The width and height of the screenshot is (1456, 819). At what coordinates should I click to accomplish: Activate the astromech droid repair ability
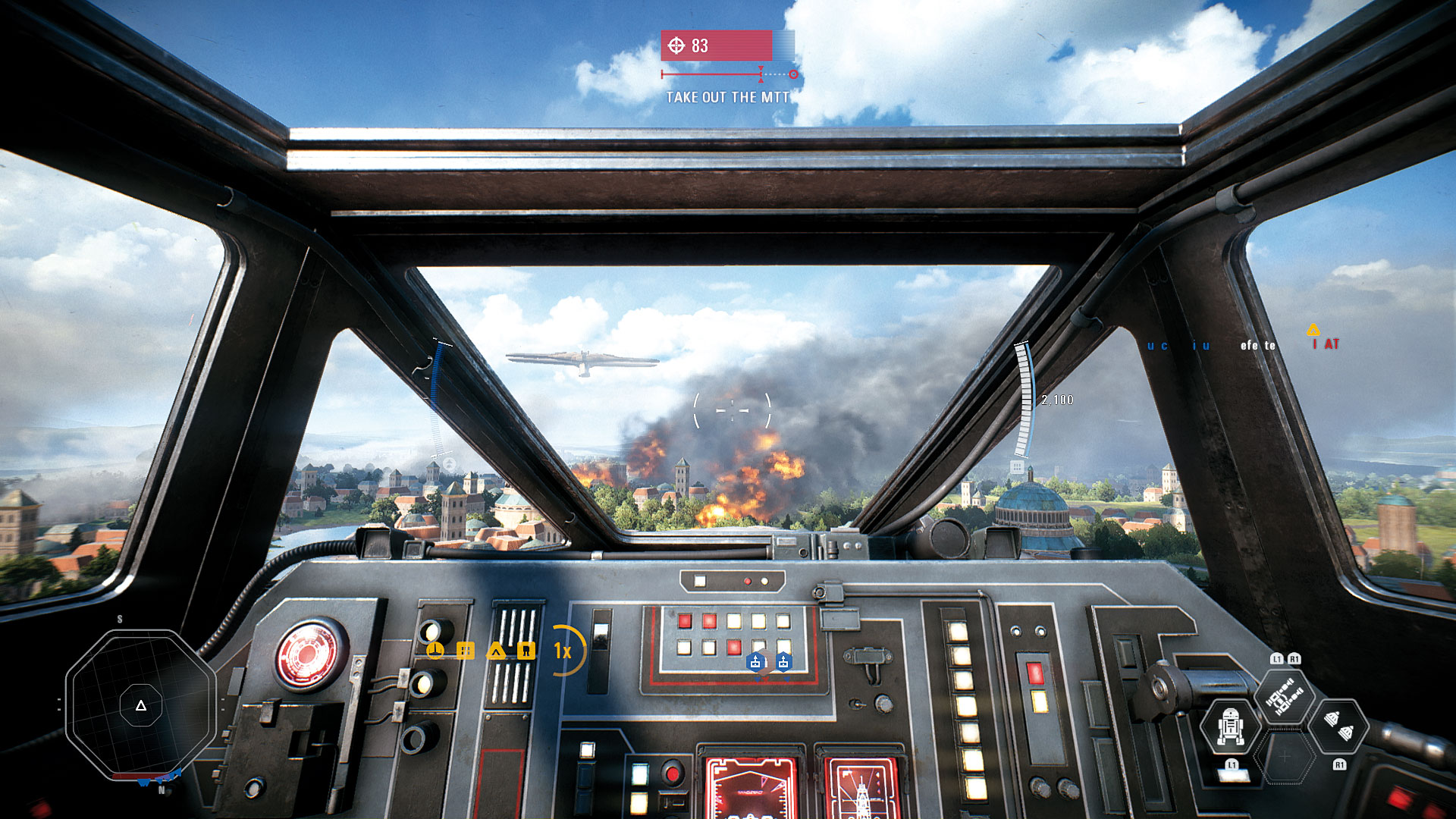click(x=1230, y=726)
